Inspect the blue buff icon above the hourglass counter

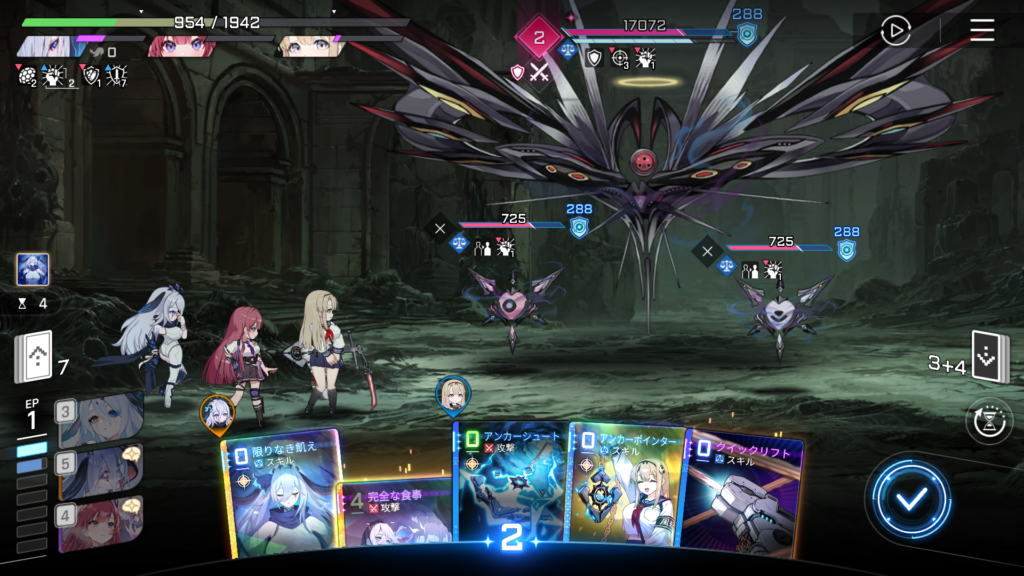(x=32, y=269)
